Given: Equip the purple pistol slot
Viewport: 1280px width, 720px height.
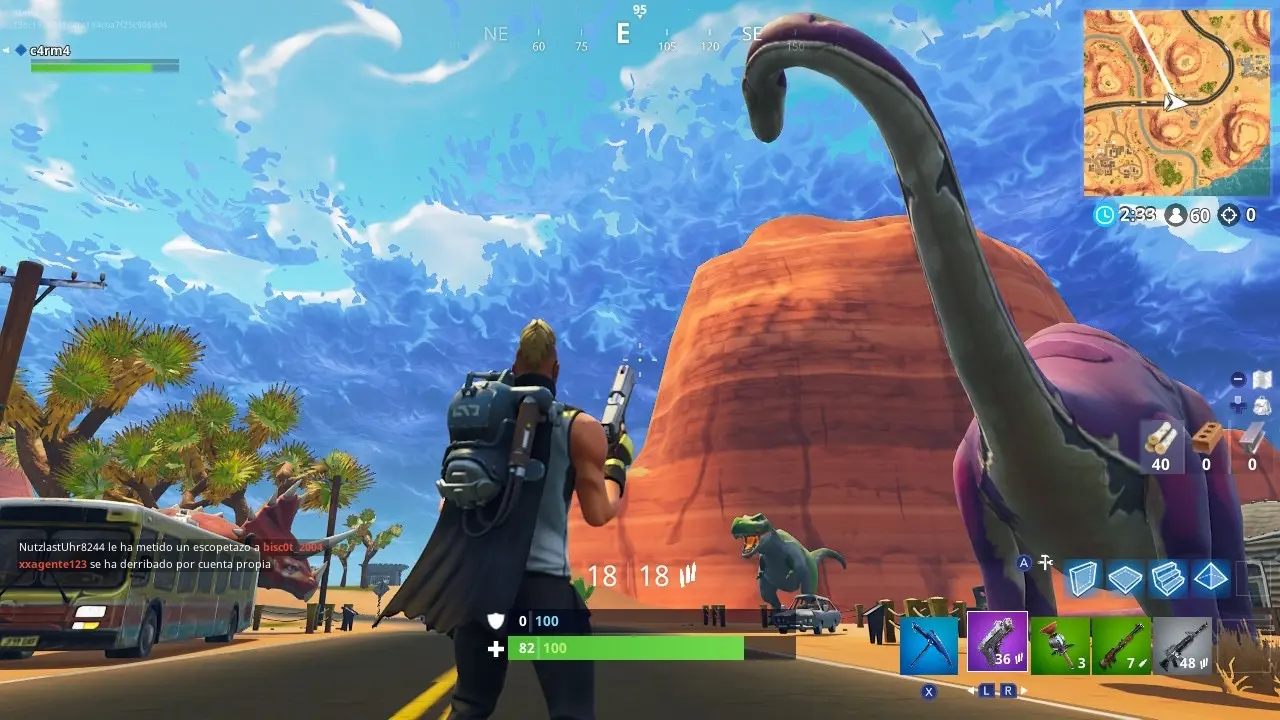Looking at the screenshot, I should point(997,643).
